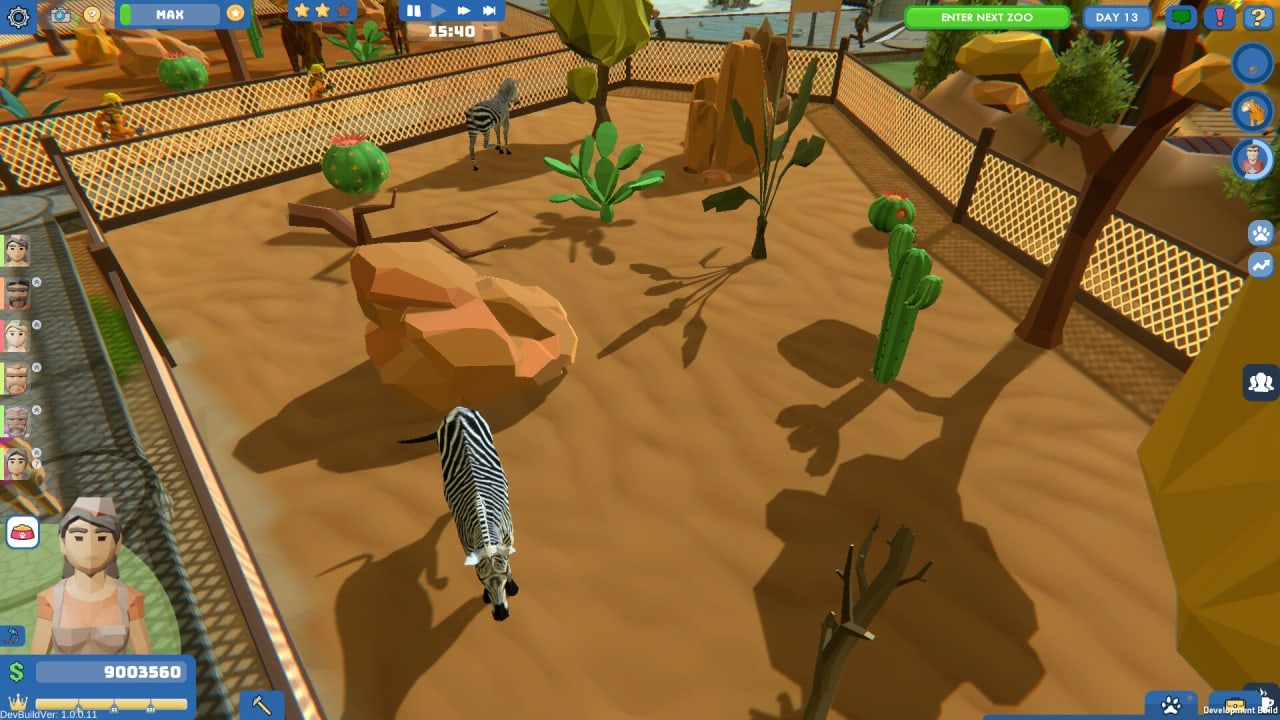Viewport: 1280px width, 720px height.
Task: Click the Enter Next Zoo button
Action: (987, 17)
